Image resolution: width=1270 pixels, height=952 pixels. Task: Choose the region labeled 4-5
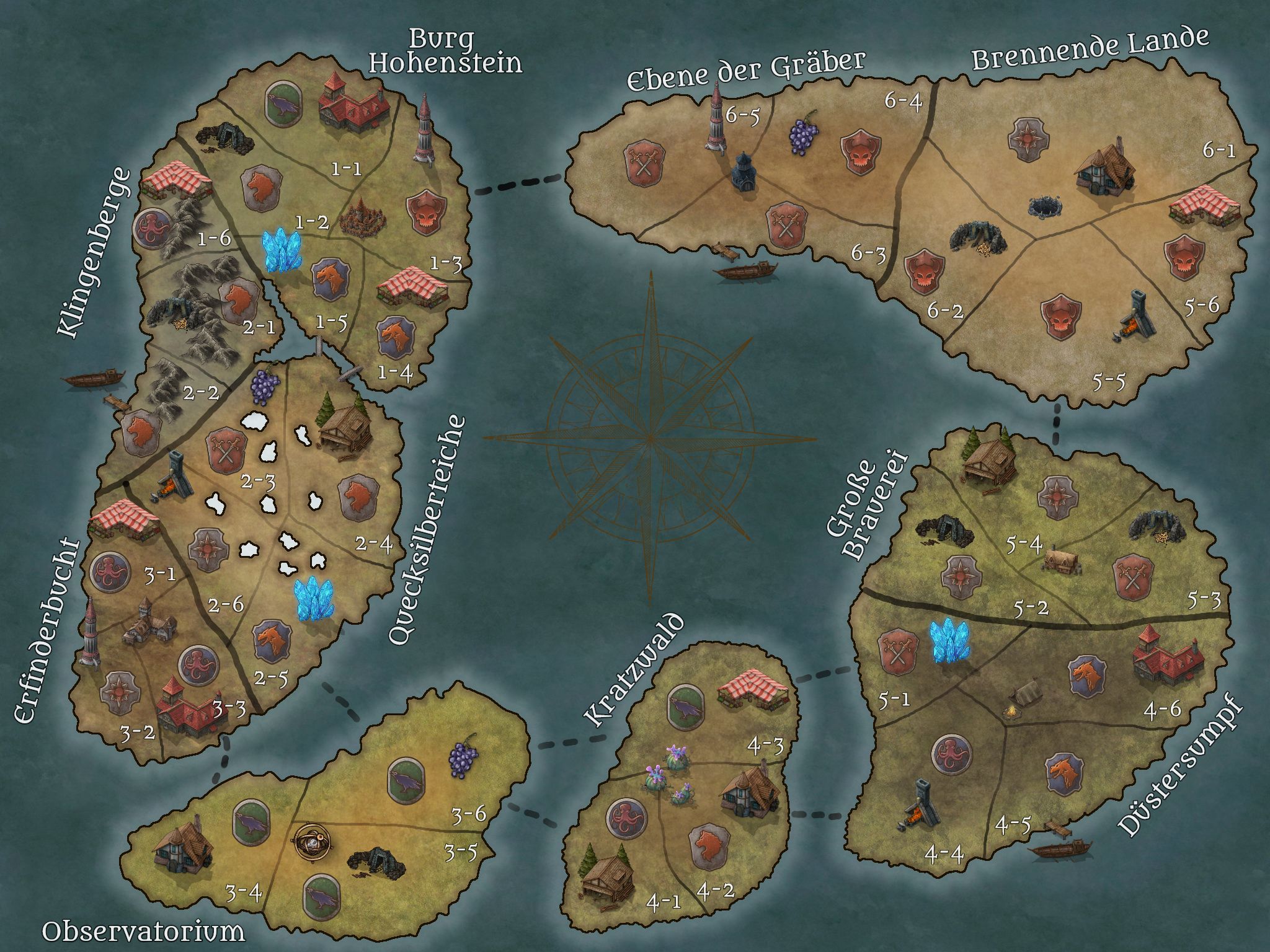click(x=1013, y=825)
